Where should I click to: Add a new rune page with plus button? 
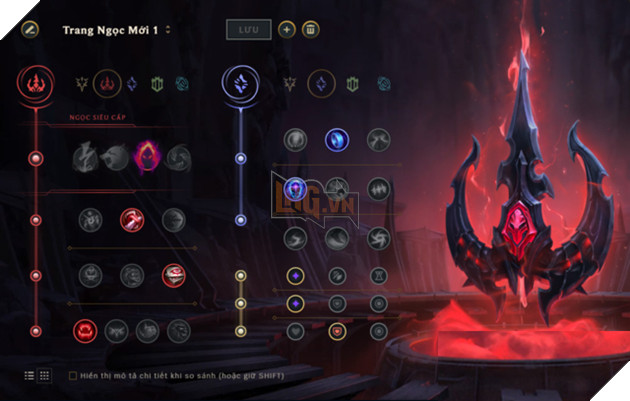pos(287,30)
